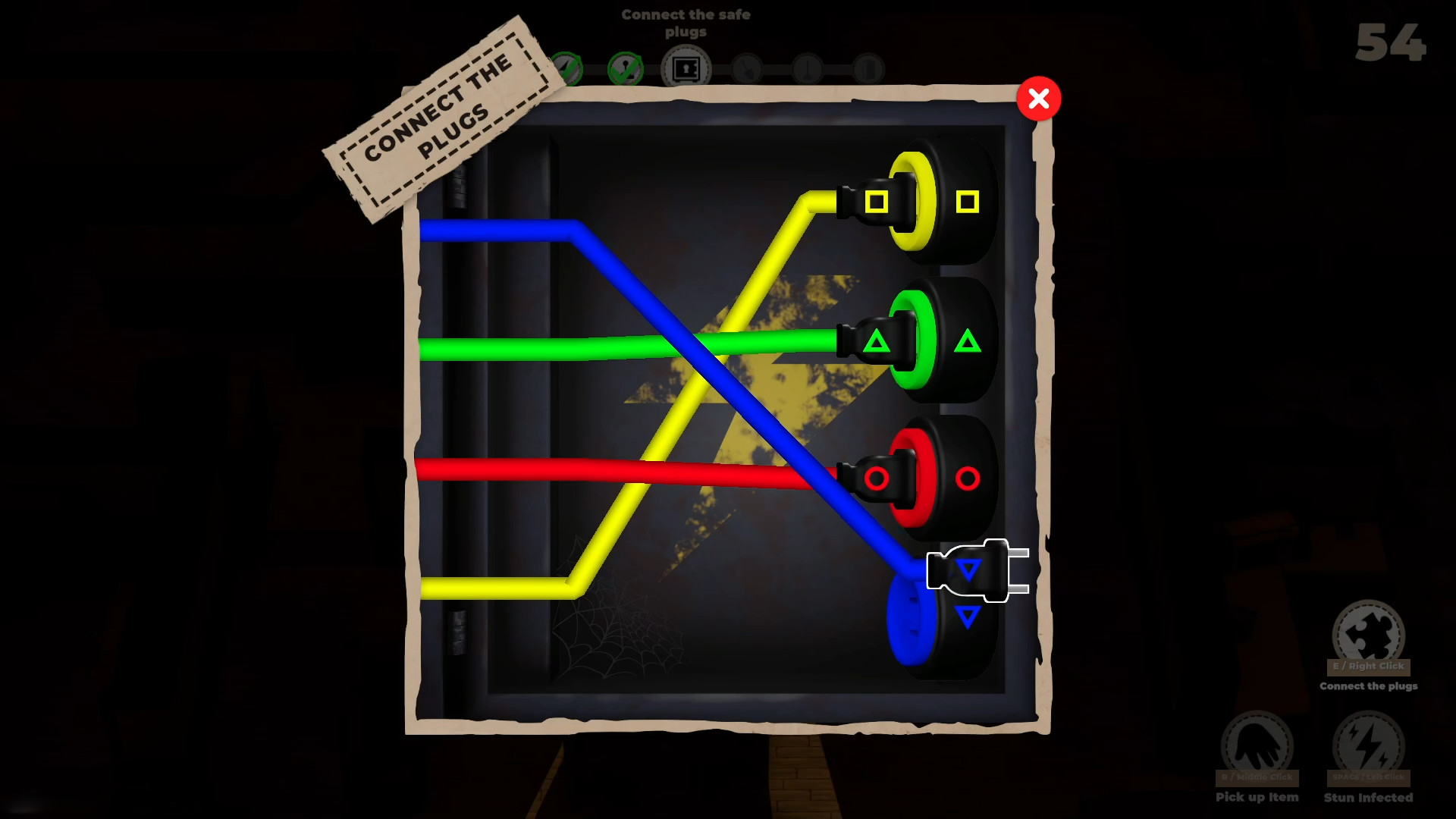Screen dimensions: 1456x819
Task: Click the last dimmed door icon in progress bar
Action: pos(869,68)
